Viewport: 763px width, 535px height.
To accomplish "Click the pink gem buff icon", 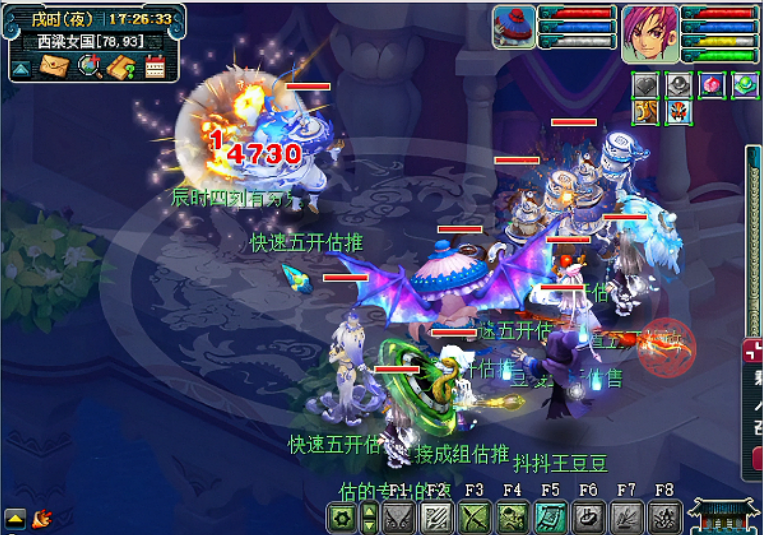I will pyautogui.click(x=712, y=85).
